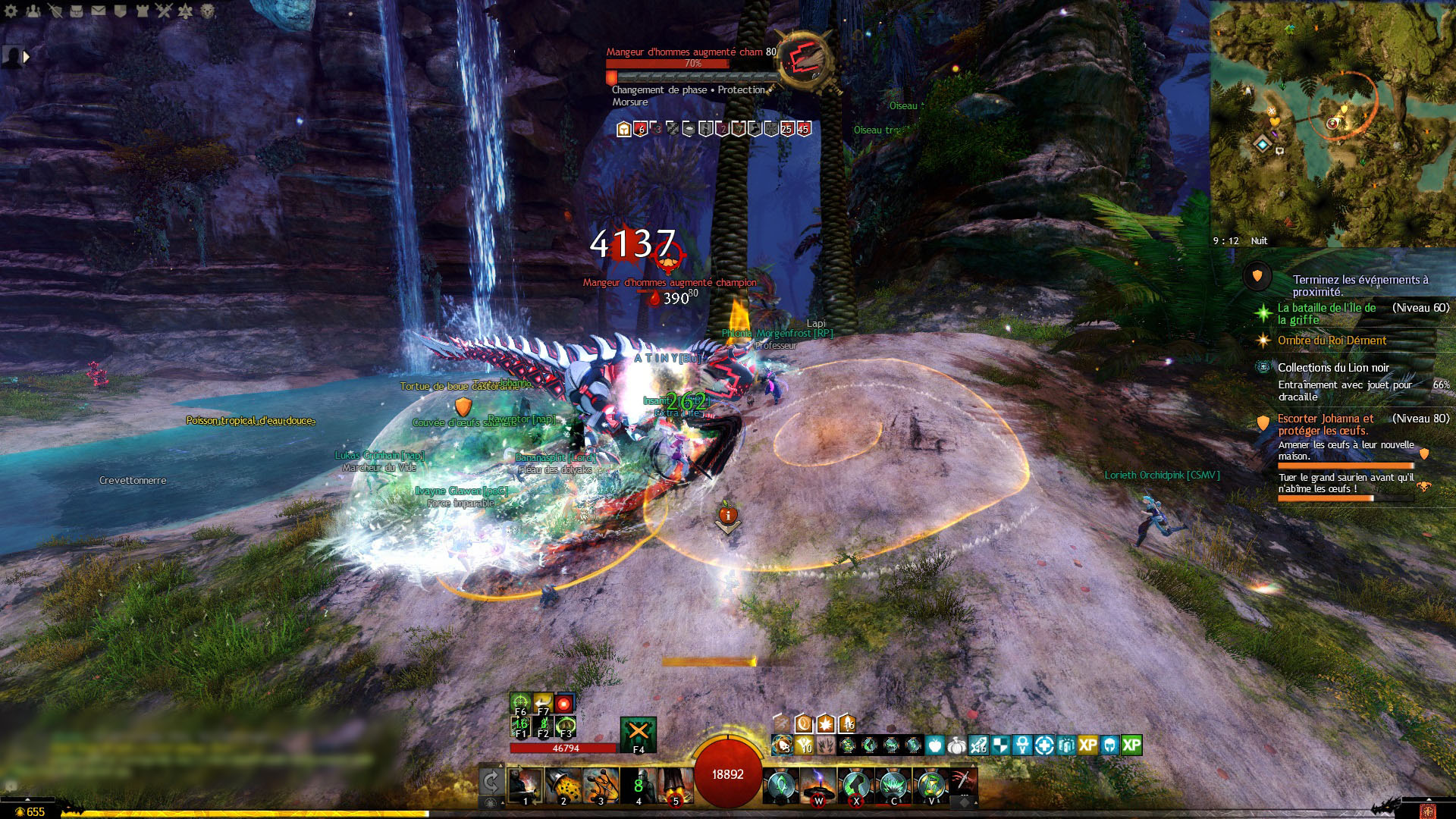1456x819 pixels.
Task: Use the W utility skill with purple lightning
Action: (x=818, y=786)
